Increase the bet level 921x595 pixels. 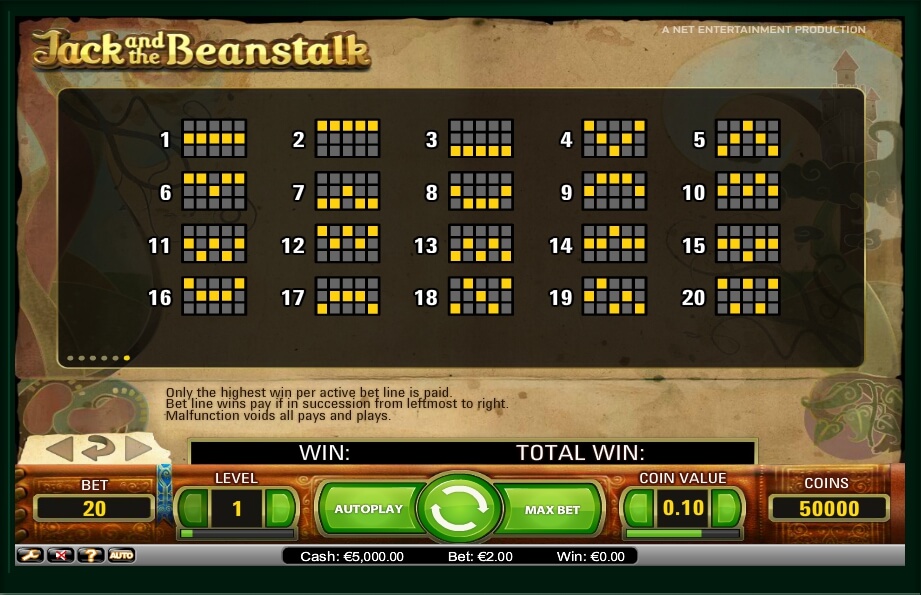(280, 509)
